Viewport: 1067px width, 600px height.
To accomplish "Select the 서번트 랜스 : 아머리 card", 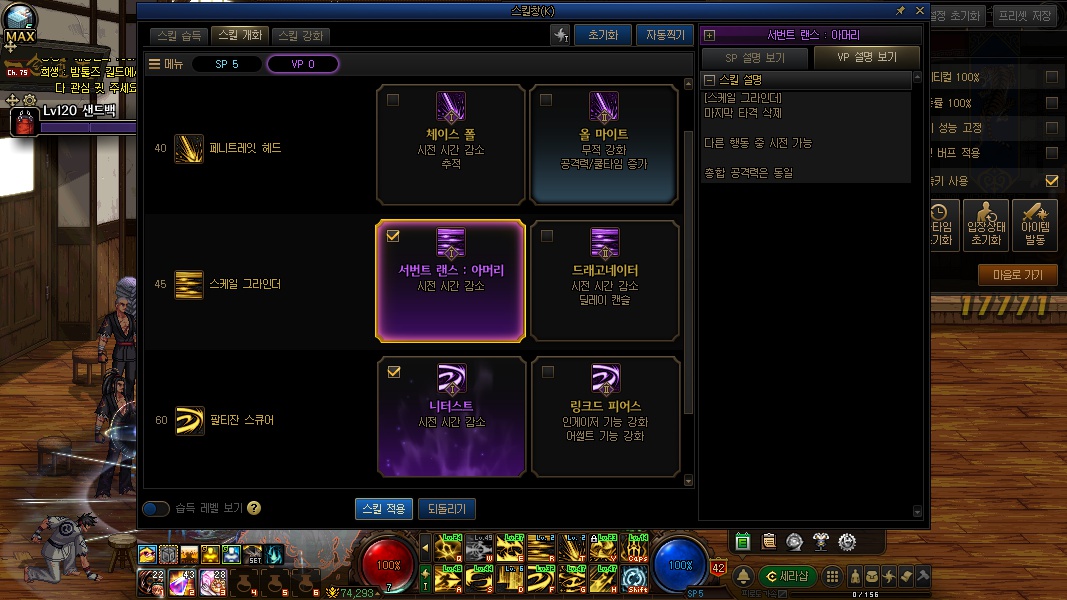I will (451, 281).
